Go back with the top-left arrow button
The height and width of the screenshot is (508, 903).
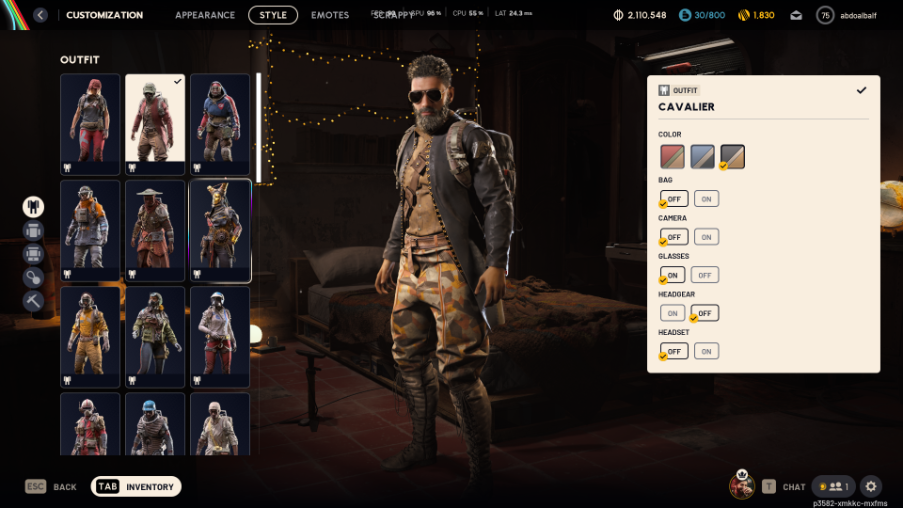[40, 15]
